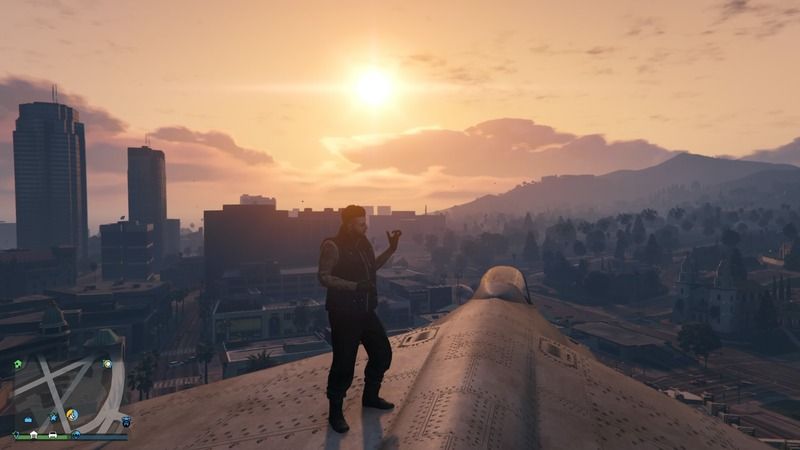Viewport: 800px width, 450px height.
Task: Click the white garage blip on minimap
Action: pos(34,434)
